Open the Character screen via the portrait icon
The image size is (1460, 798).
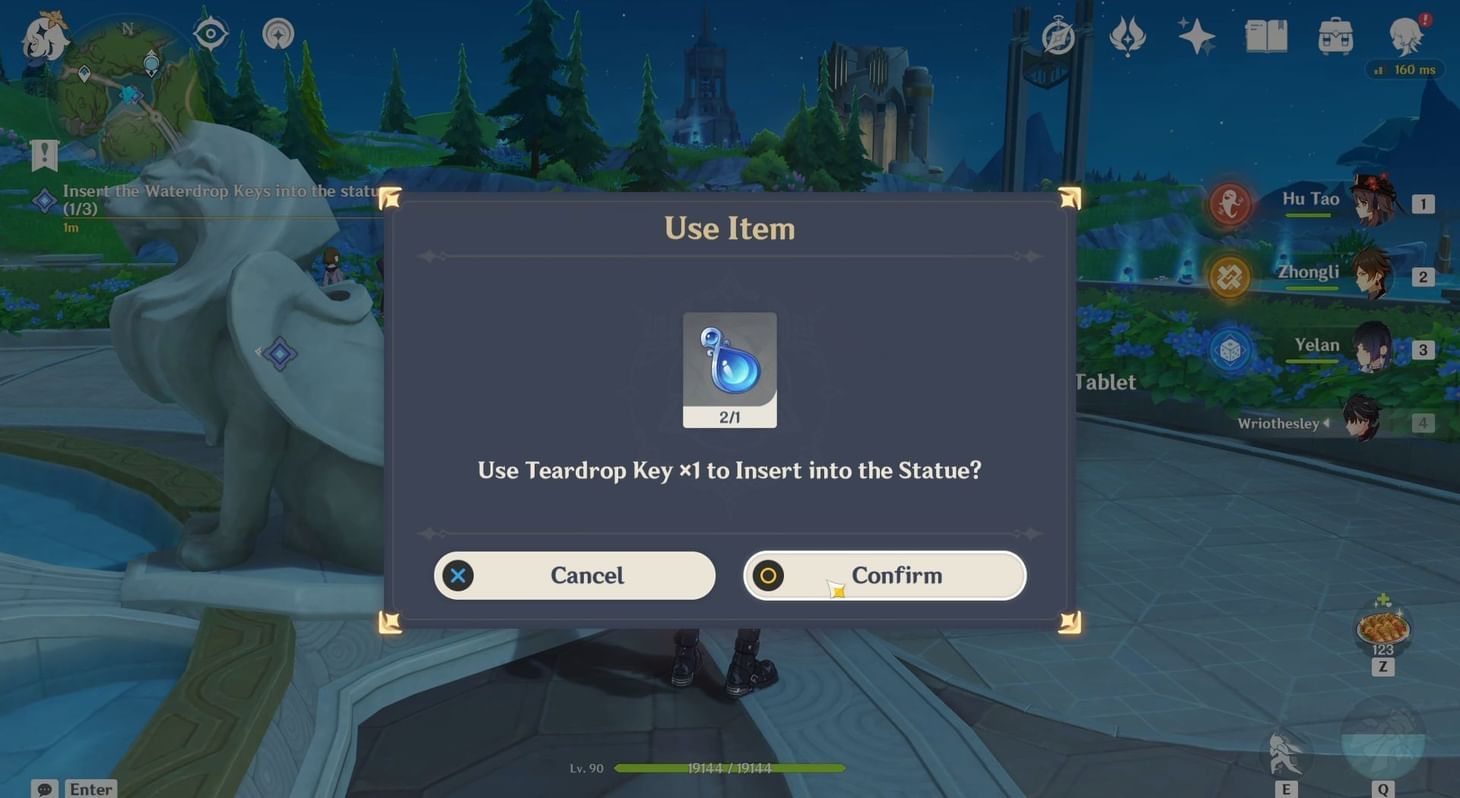[x=1409, y=36]
